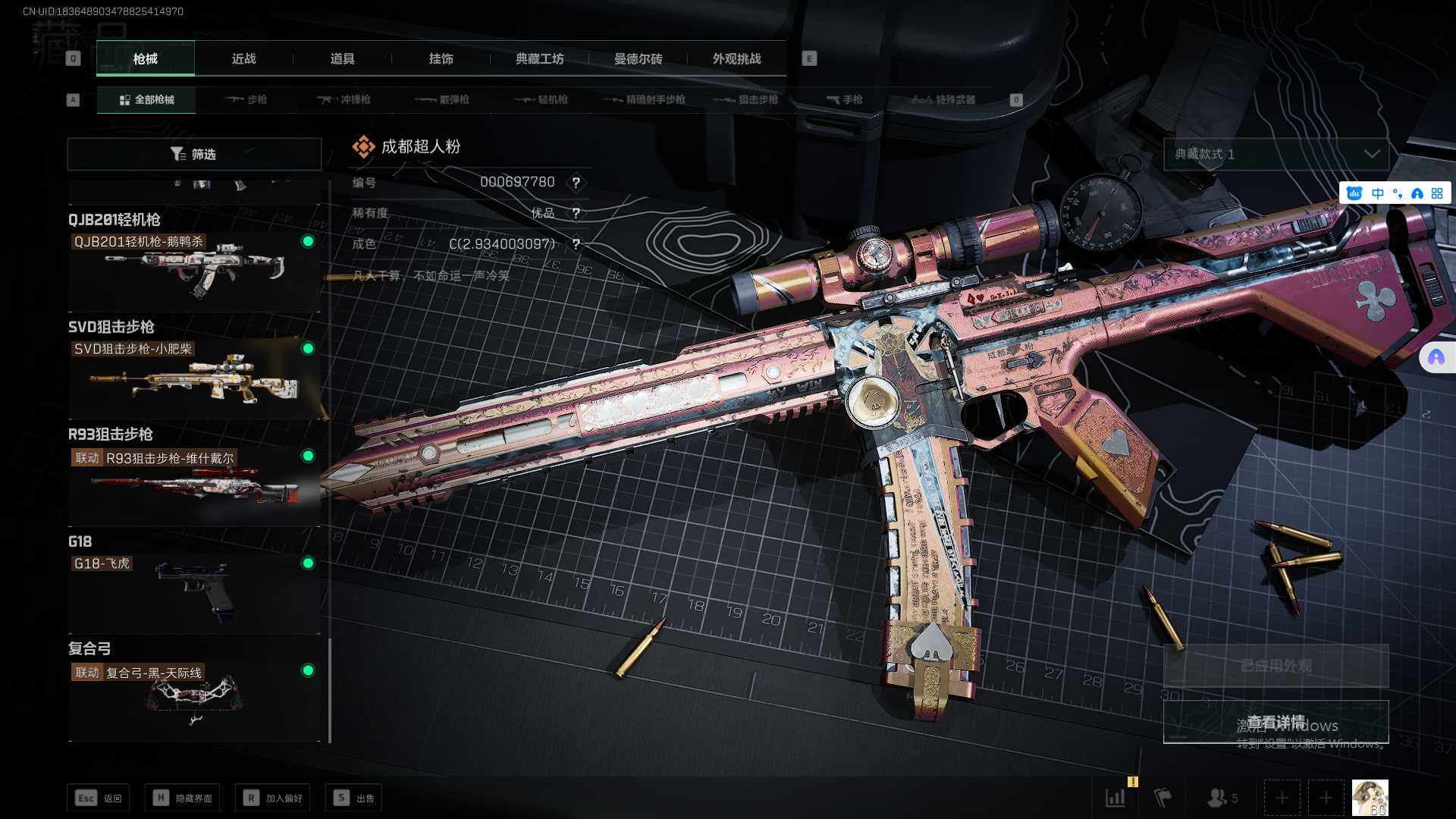Open the 外观挑战 appearance challenge tab
The image size is (1456, 819).
tap(736, 59)
